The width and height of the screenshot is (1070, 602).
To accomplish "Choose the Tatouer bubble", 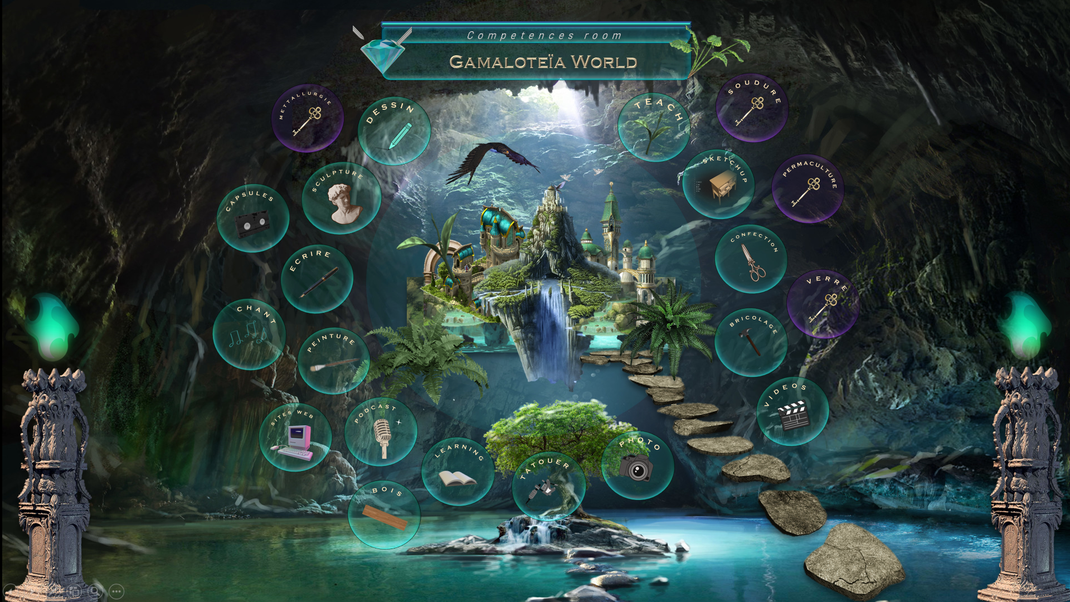I will click(x=548, y=485).
